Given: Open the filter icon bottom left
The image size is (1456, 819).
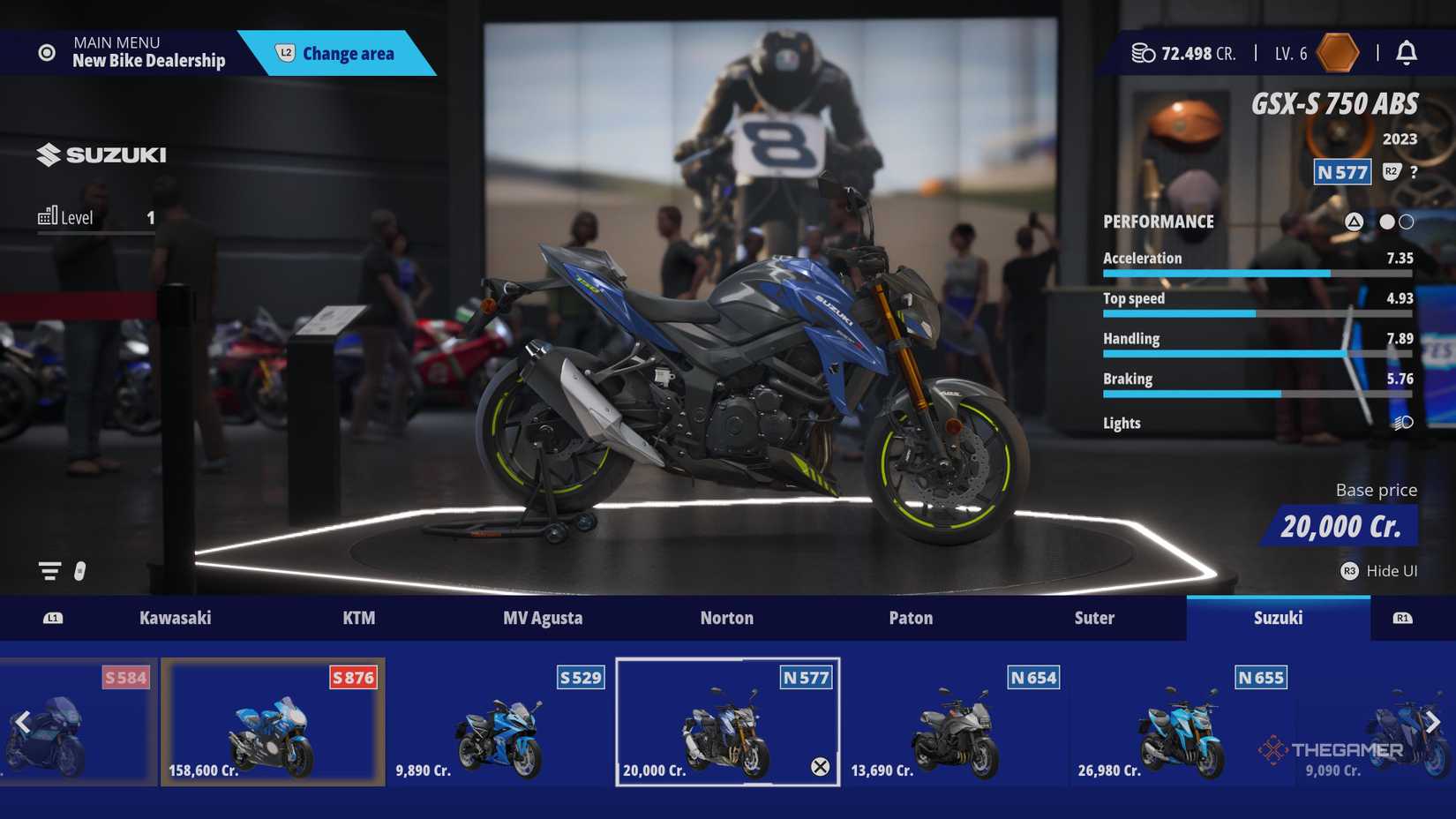Looking at the screenshot, I should click(x=49, y=571).
